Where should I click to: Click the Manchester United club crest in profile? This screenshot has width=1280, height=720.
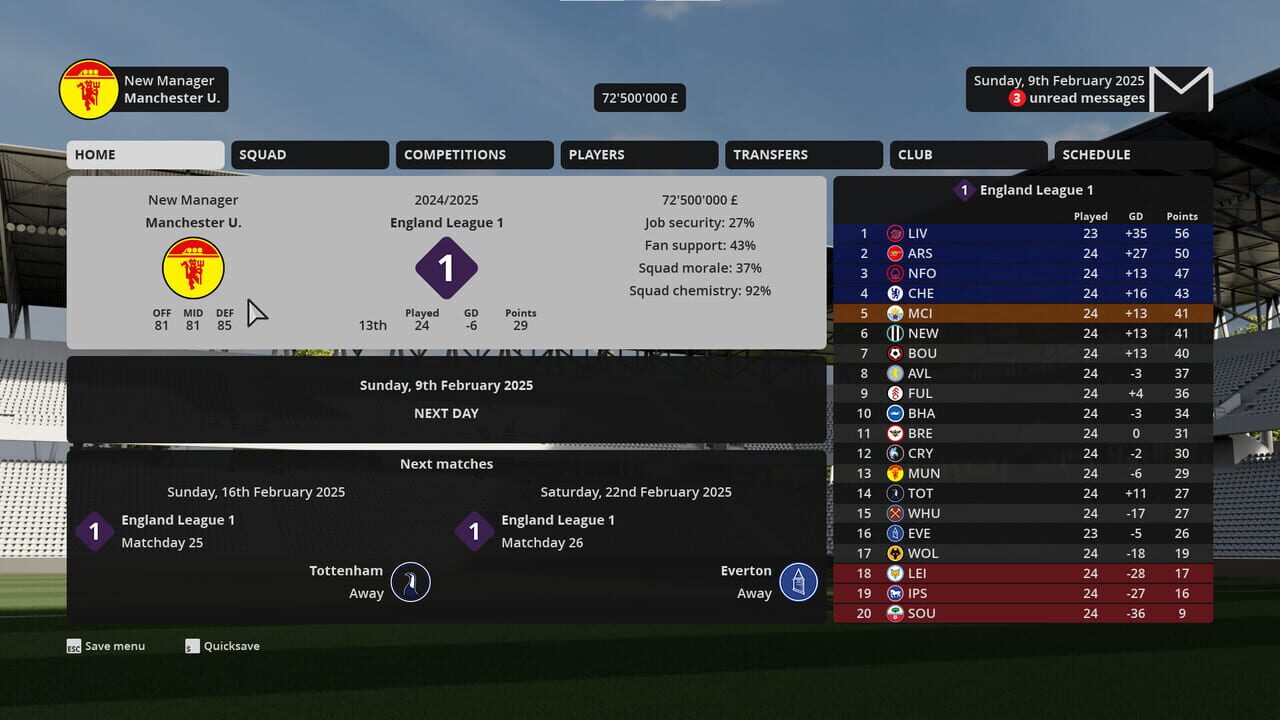193,267
